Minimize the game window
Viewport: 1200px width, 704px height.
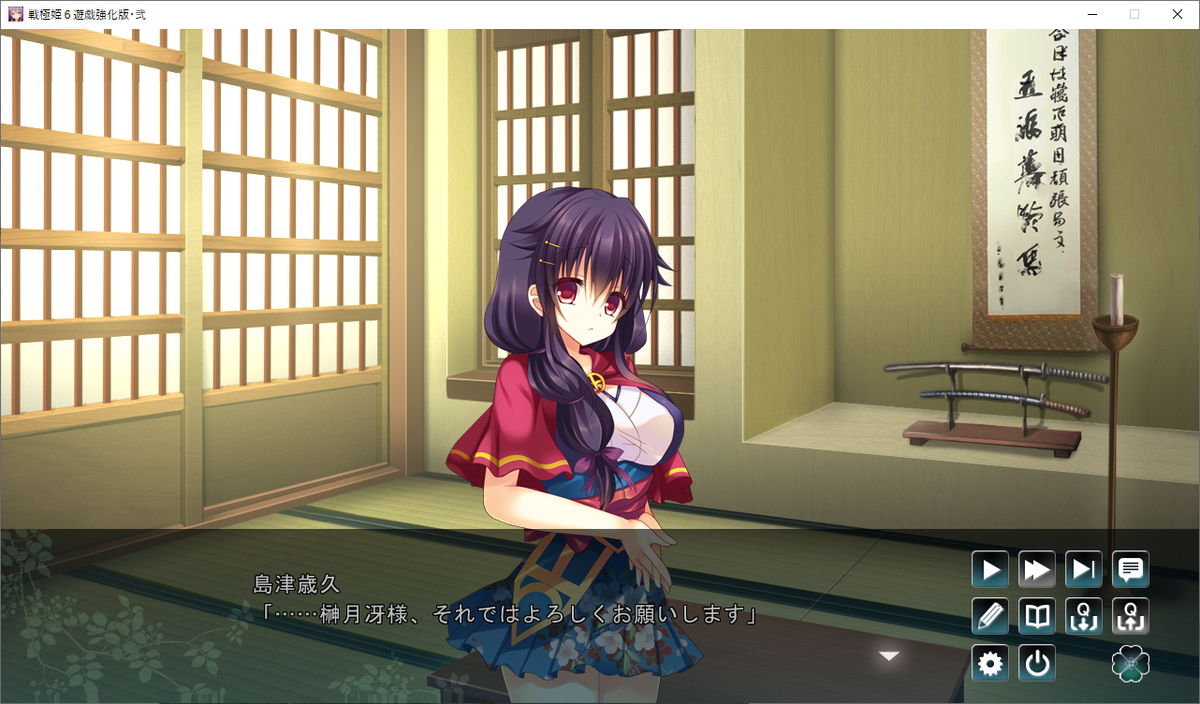[x=1091, y=14]
